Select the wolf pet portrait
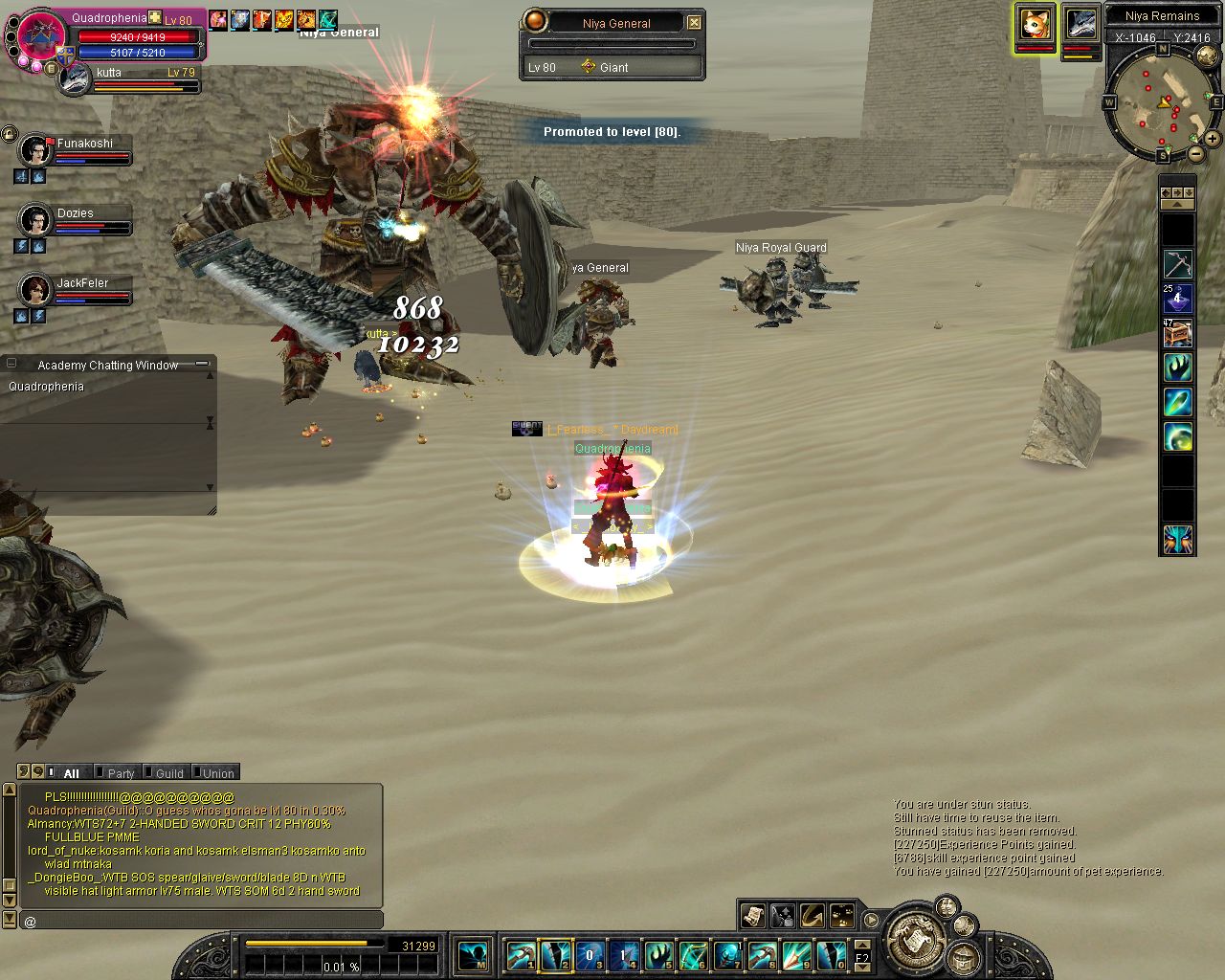 pos(1080,24)
